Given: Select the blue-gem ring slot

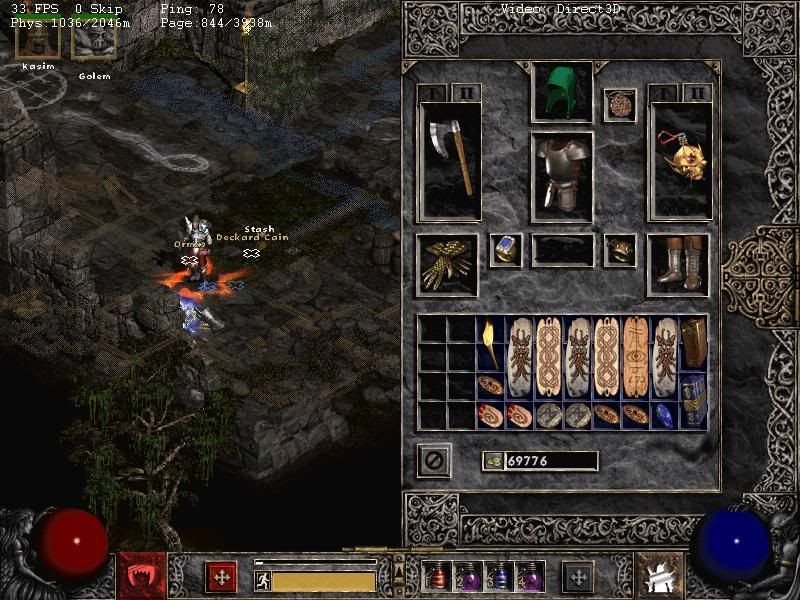Looking at the screenshot, I should coord(506,251).
